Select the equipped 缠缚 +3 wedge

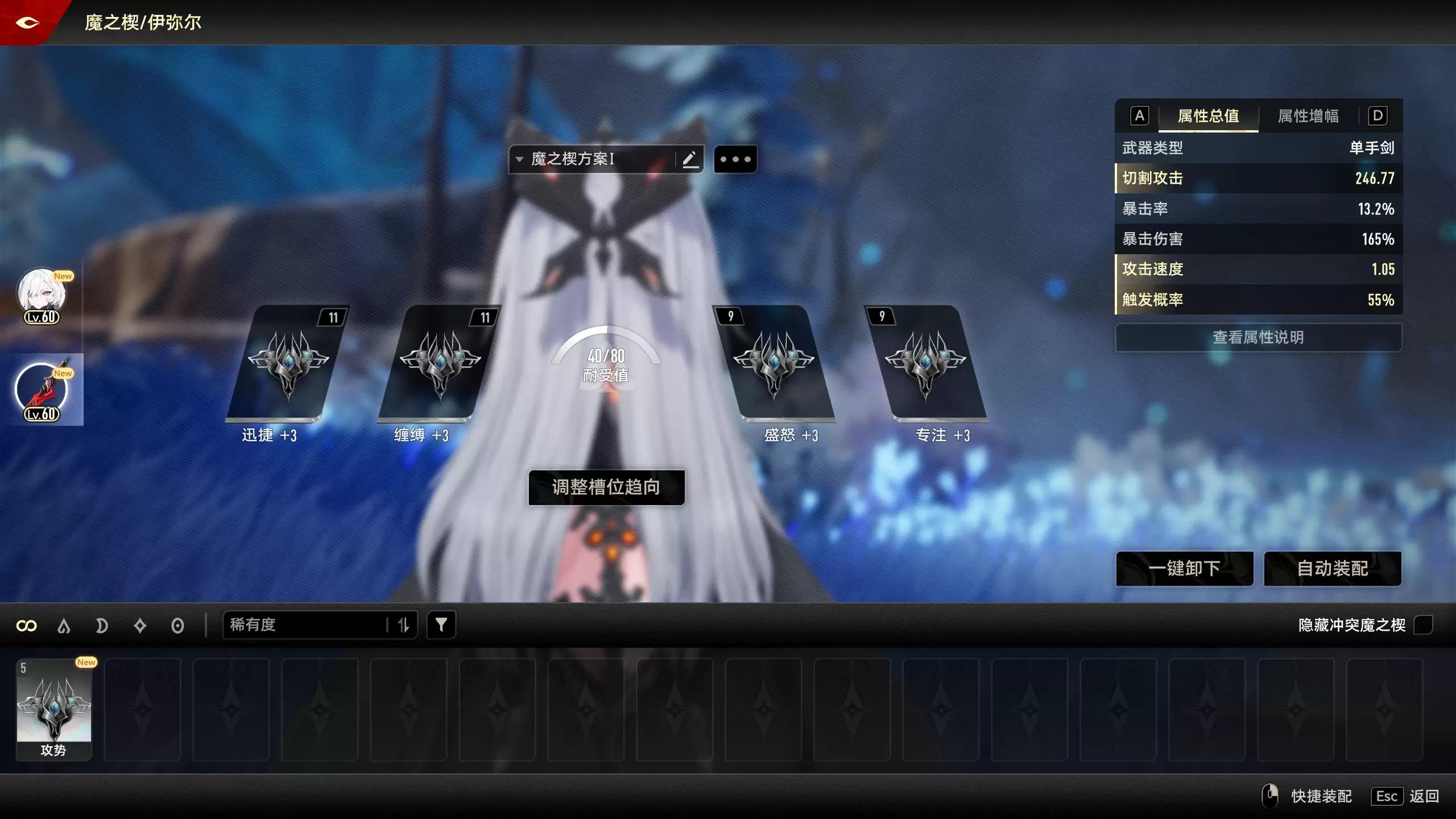[439, 364]
